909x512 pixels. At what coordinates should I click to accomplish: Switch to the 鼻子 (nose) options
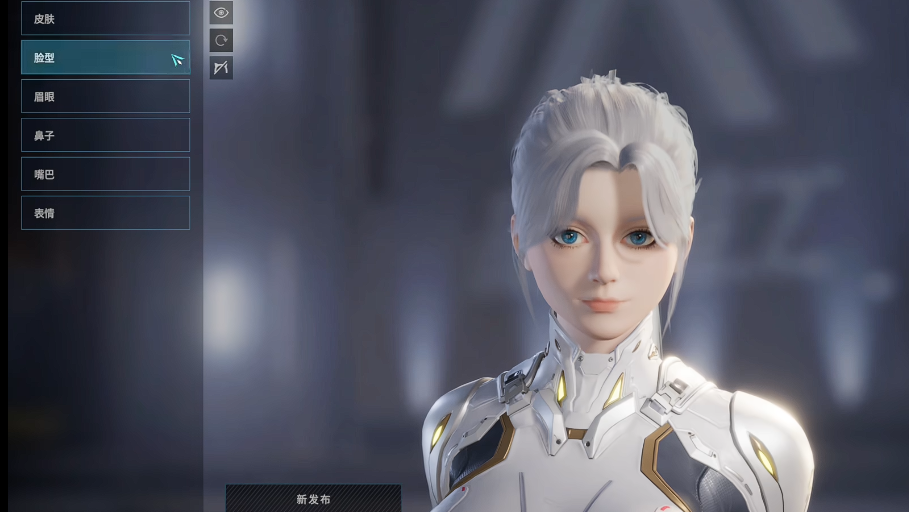(105, 135)
